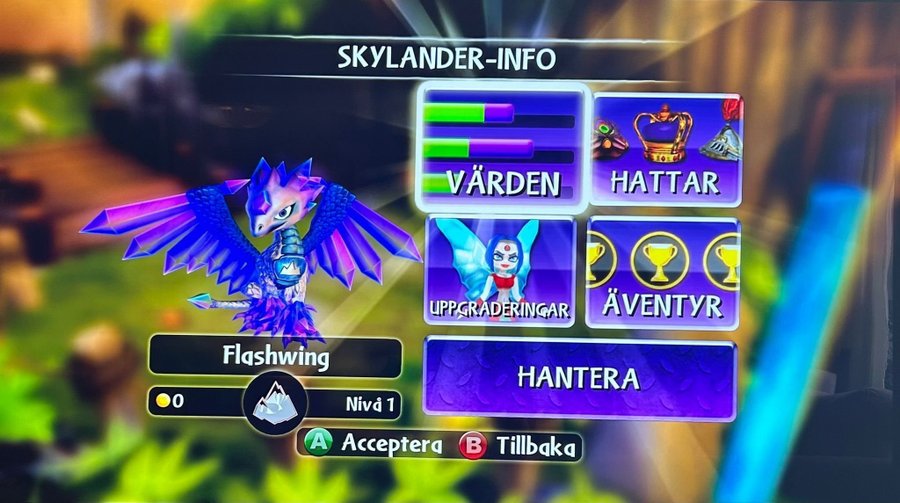Viewport: 900px width, 503px height.
Task: Choose the Äventyr trophies tile
Action: coord(662,272)
